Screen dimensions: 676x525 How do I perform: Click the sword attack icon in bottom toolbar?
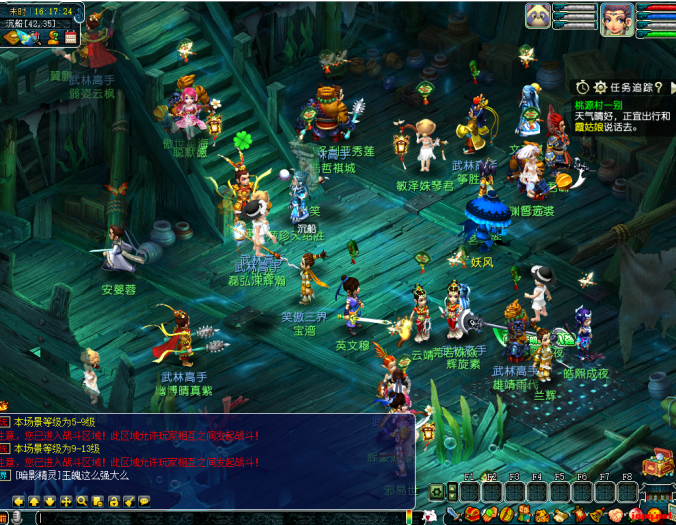453,515
